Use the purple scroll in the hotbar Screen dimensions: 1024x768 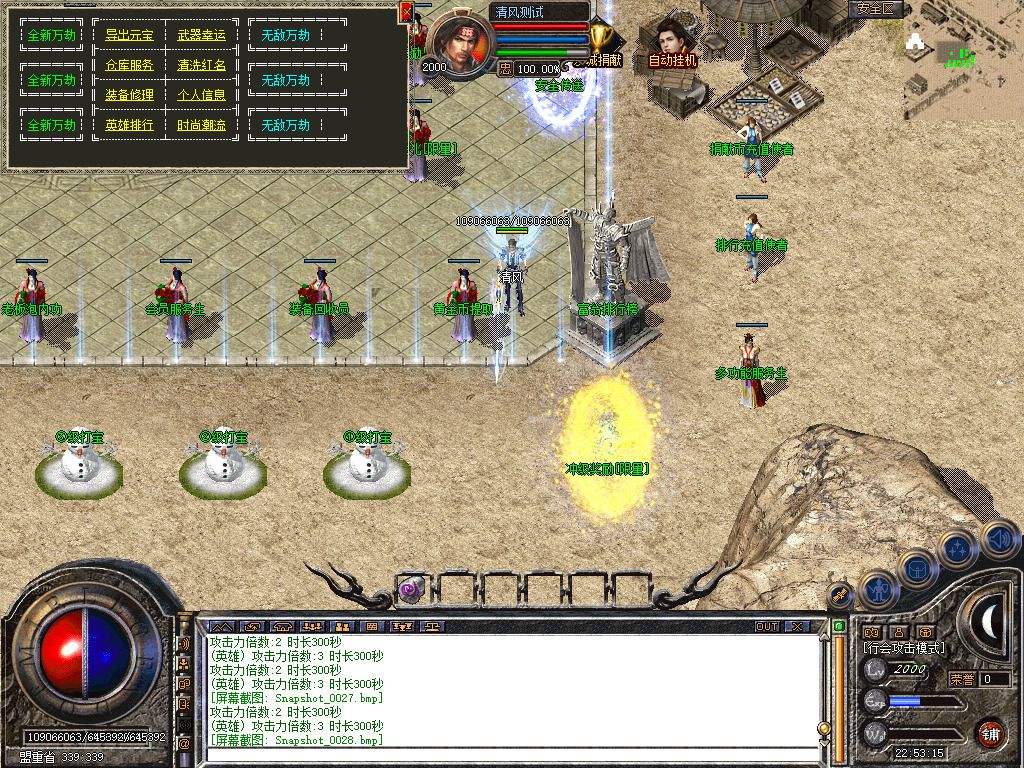[x=412, y=589]
